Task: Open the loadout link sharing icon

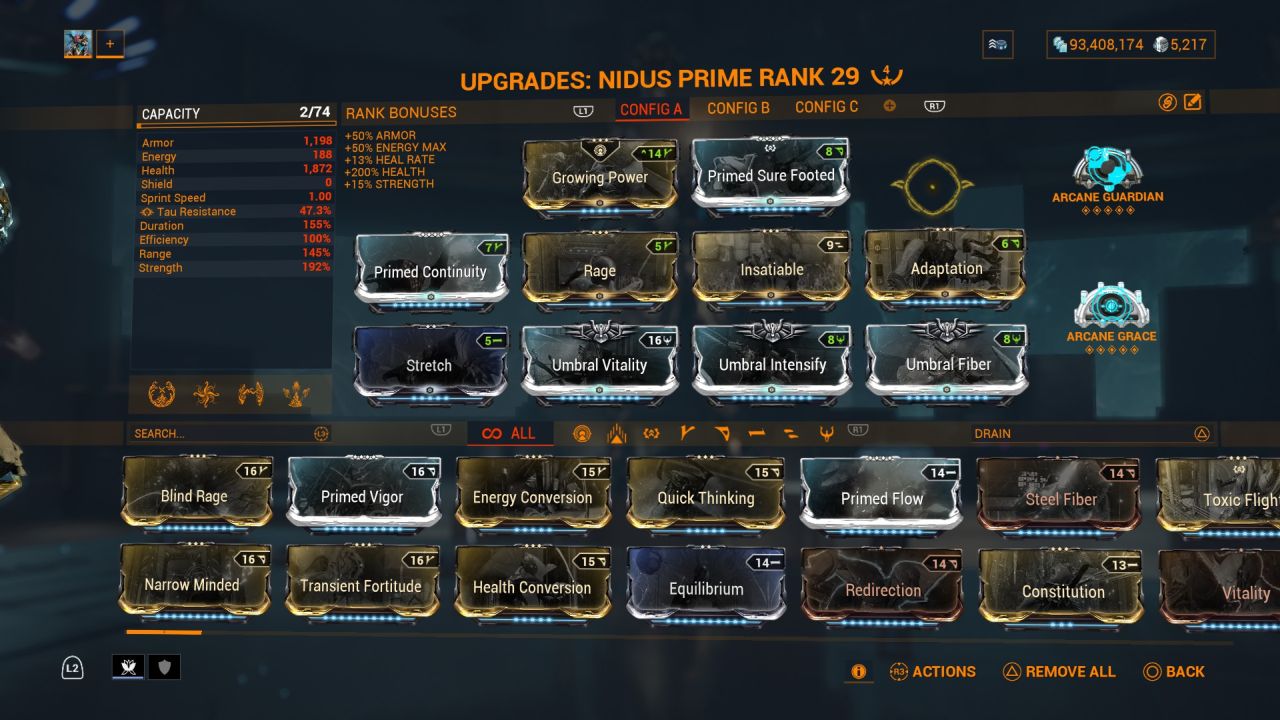Action: 1166,101
